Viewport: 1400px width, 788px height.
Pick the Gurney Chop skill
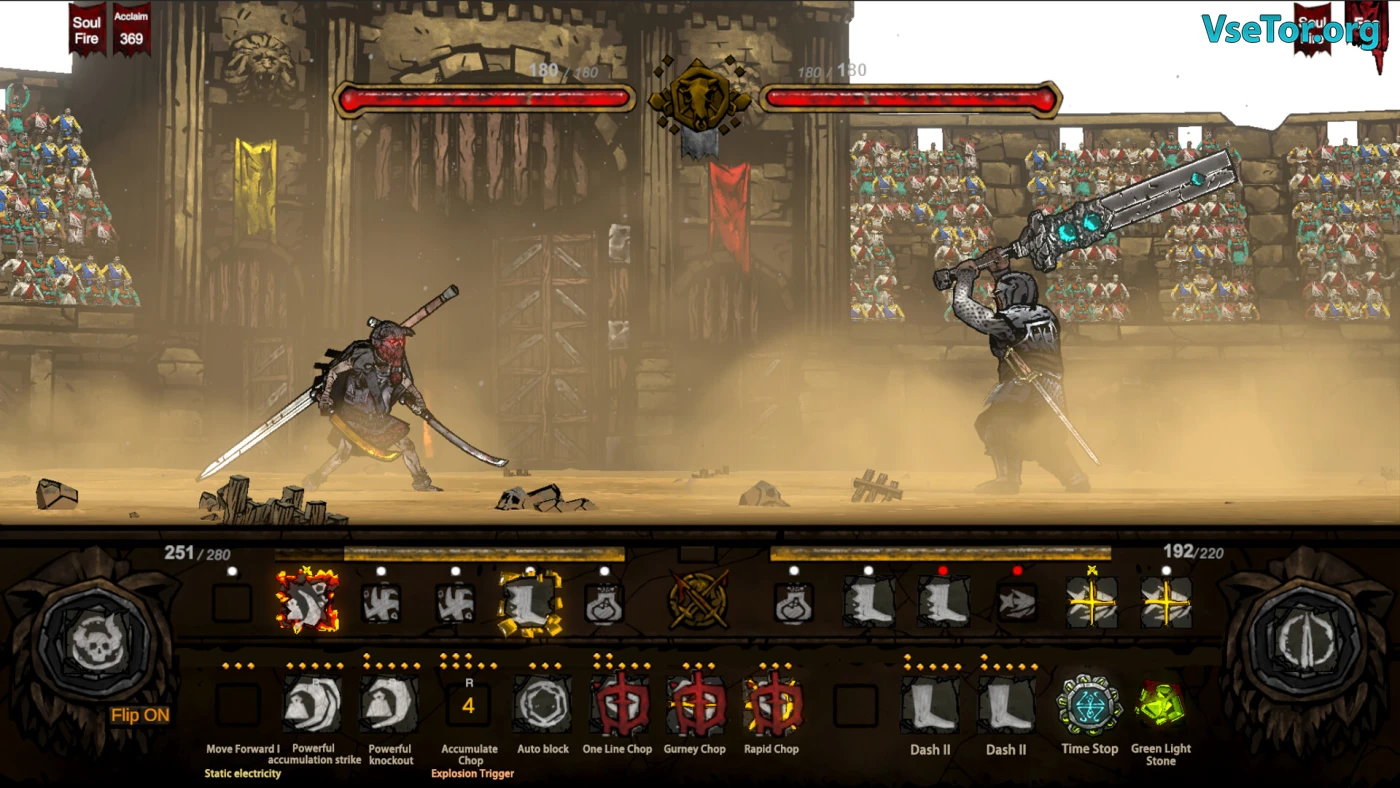tap(696, 705)
